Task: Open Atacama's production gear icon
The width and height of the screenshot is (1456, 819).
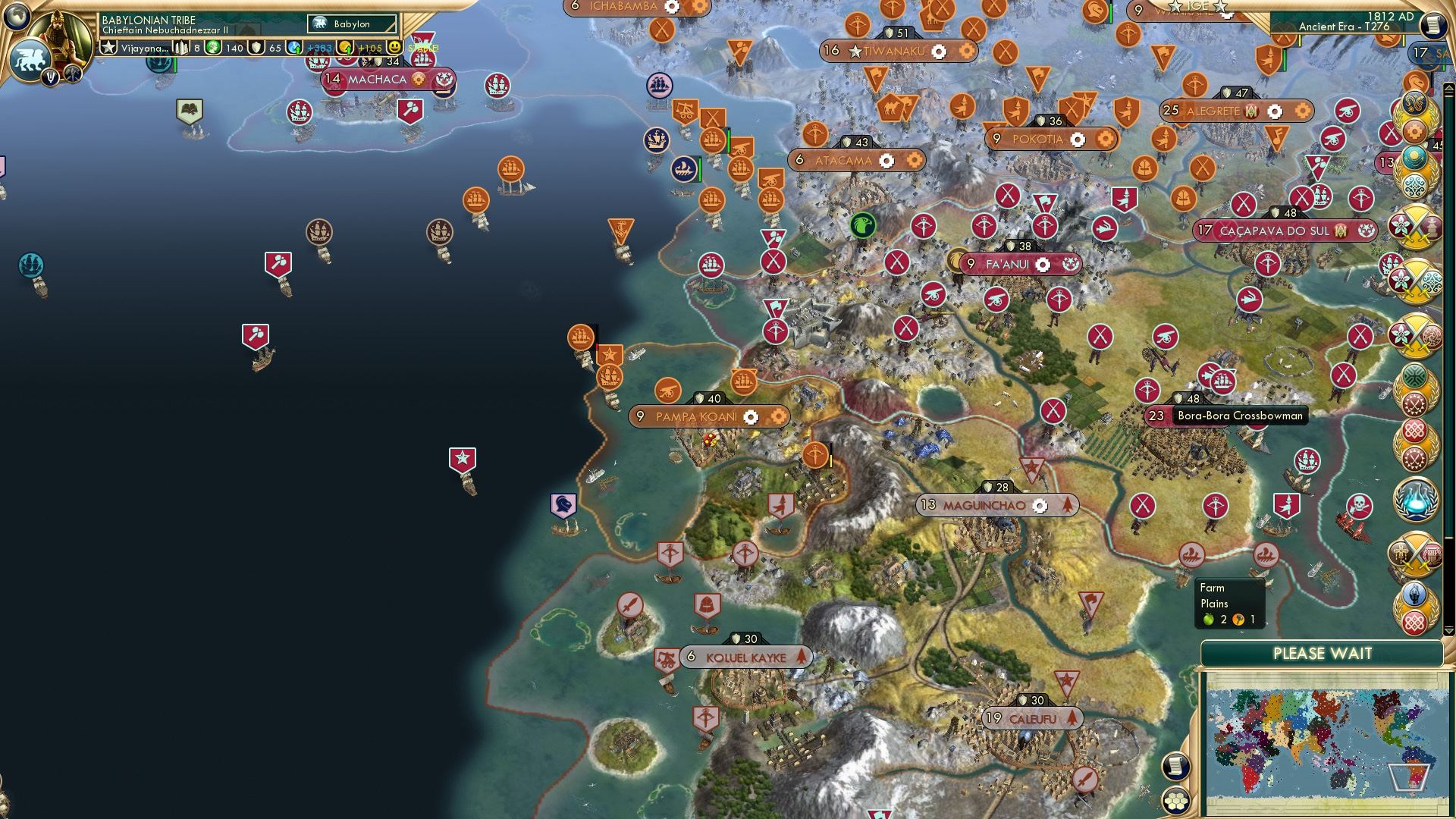Action: click(x=886, y=160)
